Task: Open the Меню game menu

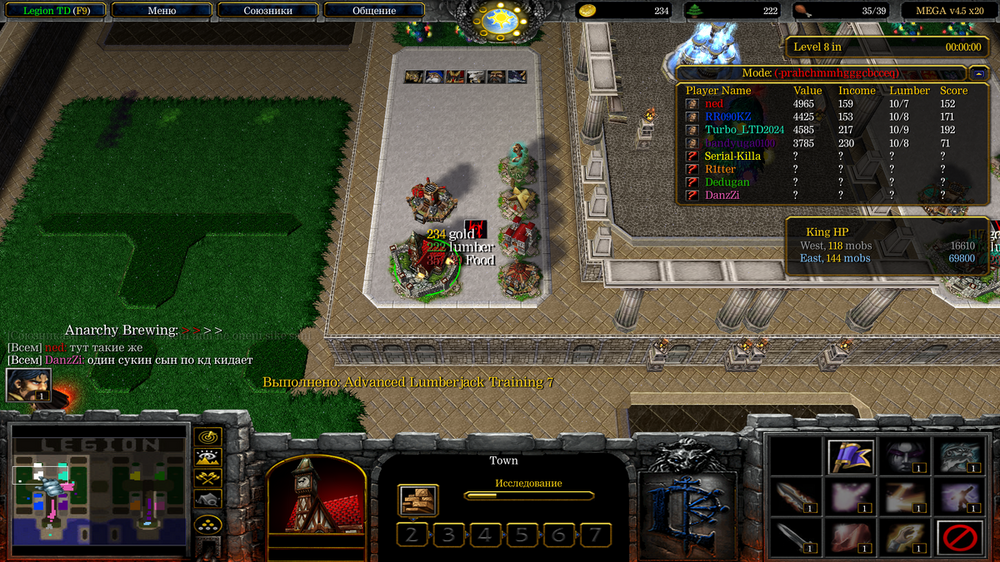Action: 161,11
